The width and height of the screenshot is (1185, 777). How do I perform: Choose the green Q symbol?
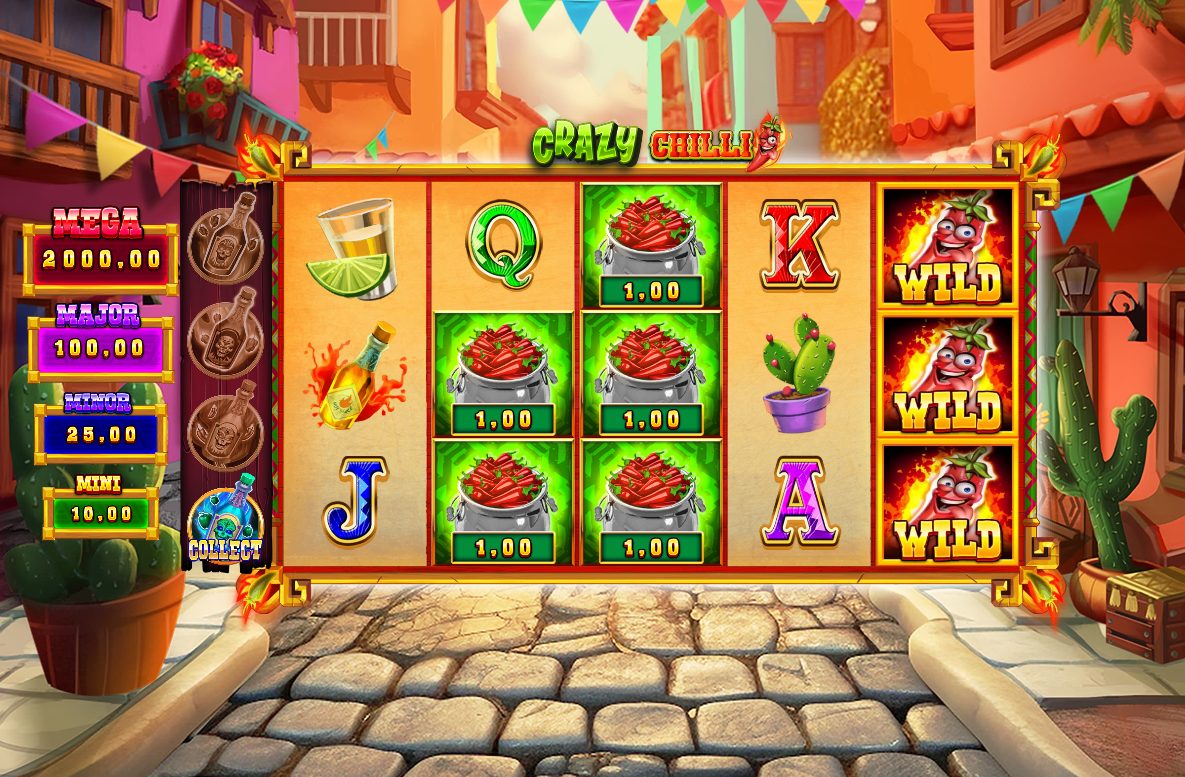tap(503, 244)
